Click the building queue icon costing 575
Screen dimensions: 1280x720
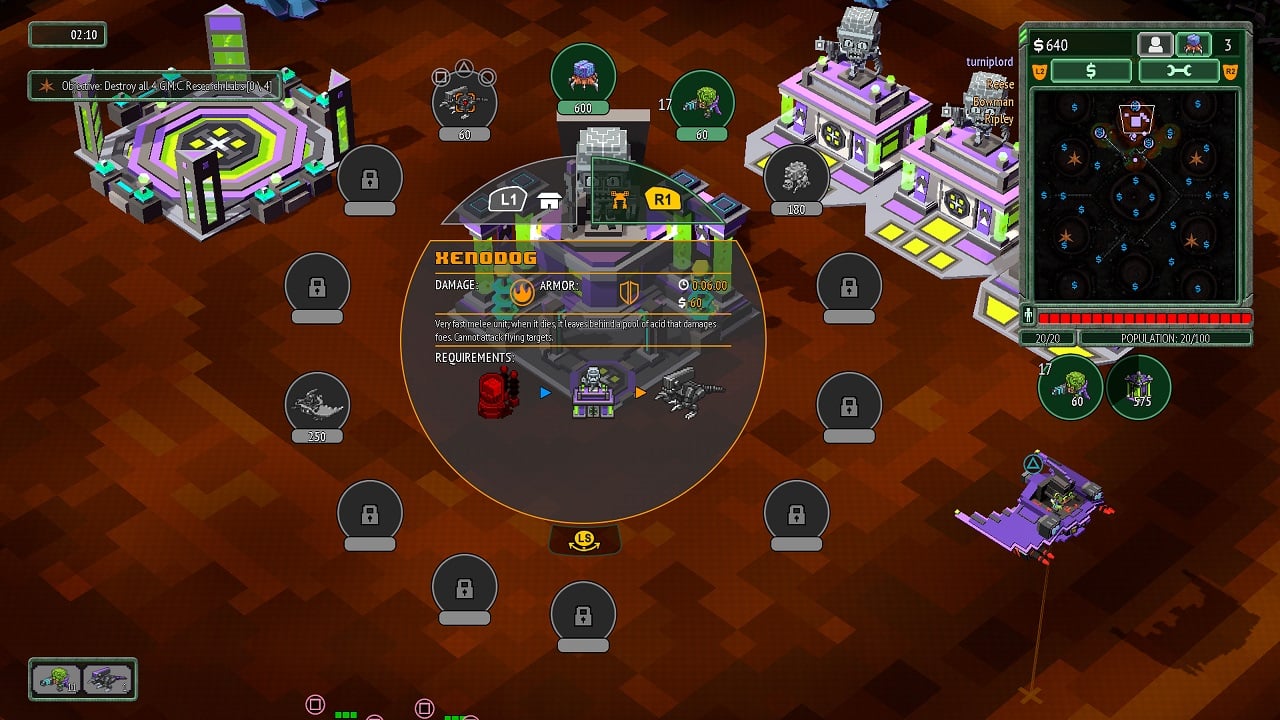pos(1138,386)
